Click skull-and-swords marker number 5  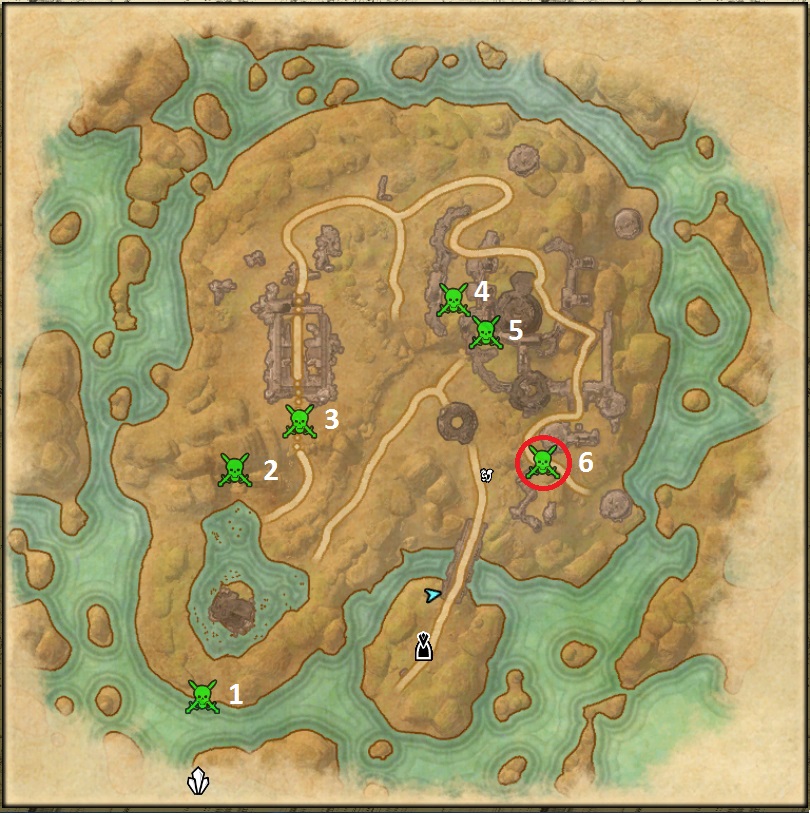click(x=485, y=333)
